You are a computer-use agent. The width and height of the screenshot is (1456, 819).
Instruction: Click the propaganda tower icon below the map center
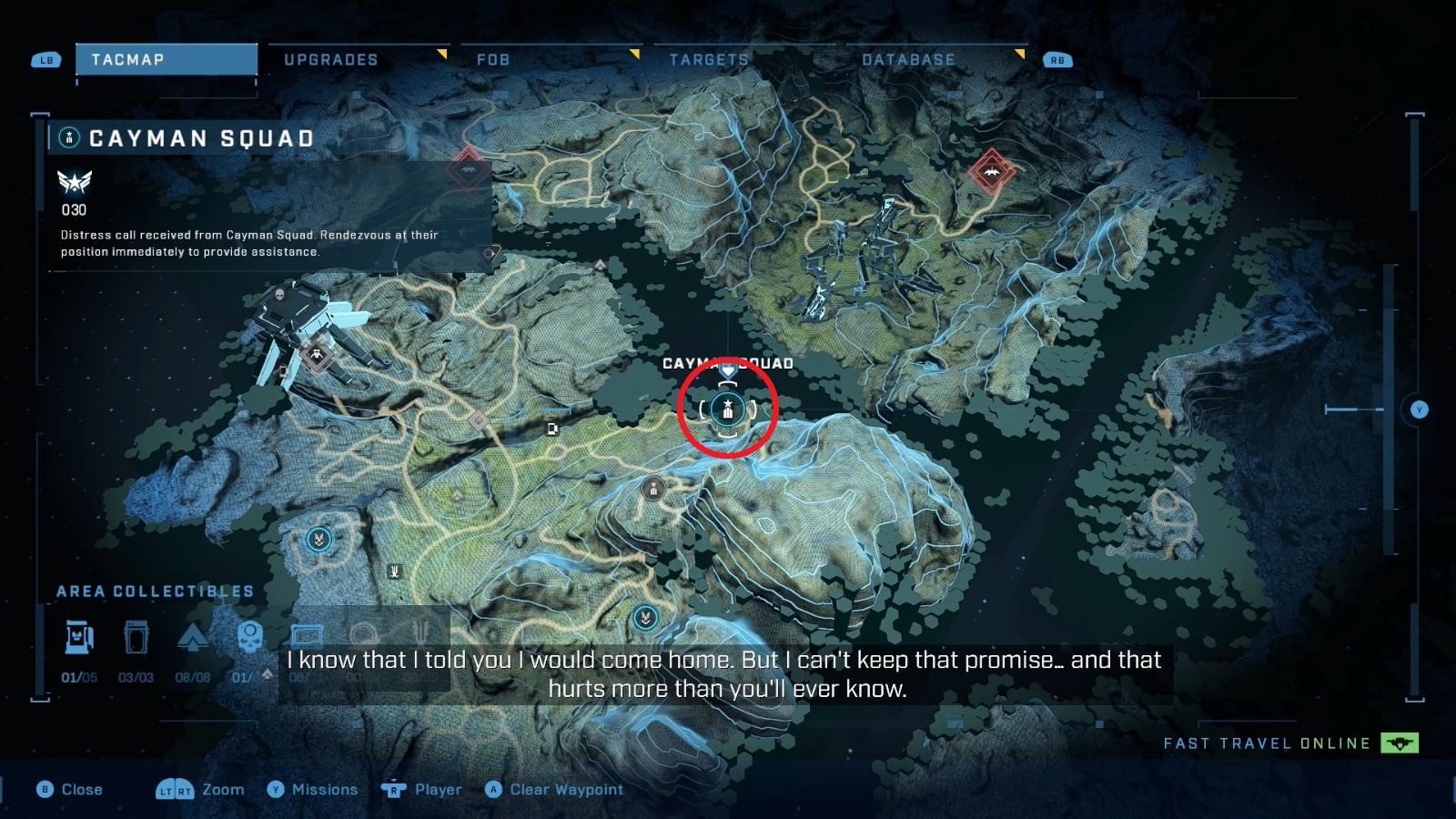click(x=653, y=489)
